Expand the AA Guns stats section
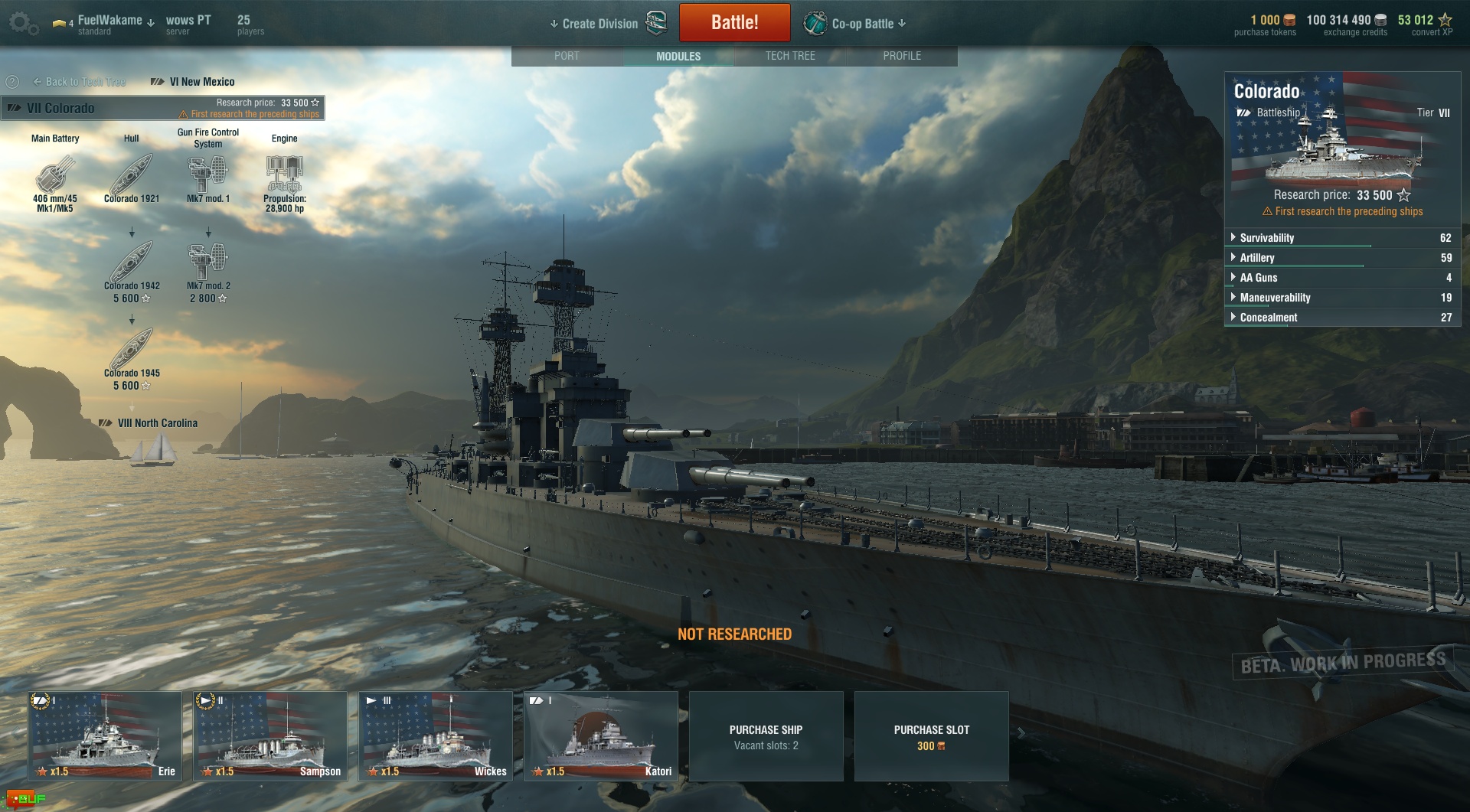The width and height of the screenshot is (1470, 812). click(1258, 278)
